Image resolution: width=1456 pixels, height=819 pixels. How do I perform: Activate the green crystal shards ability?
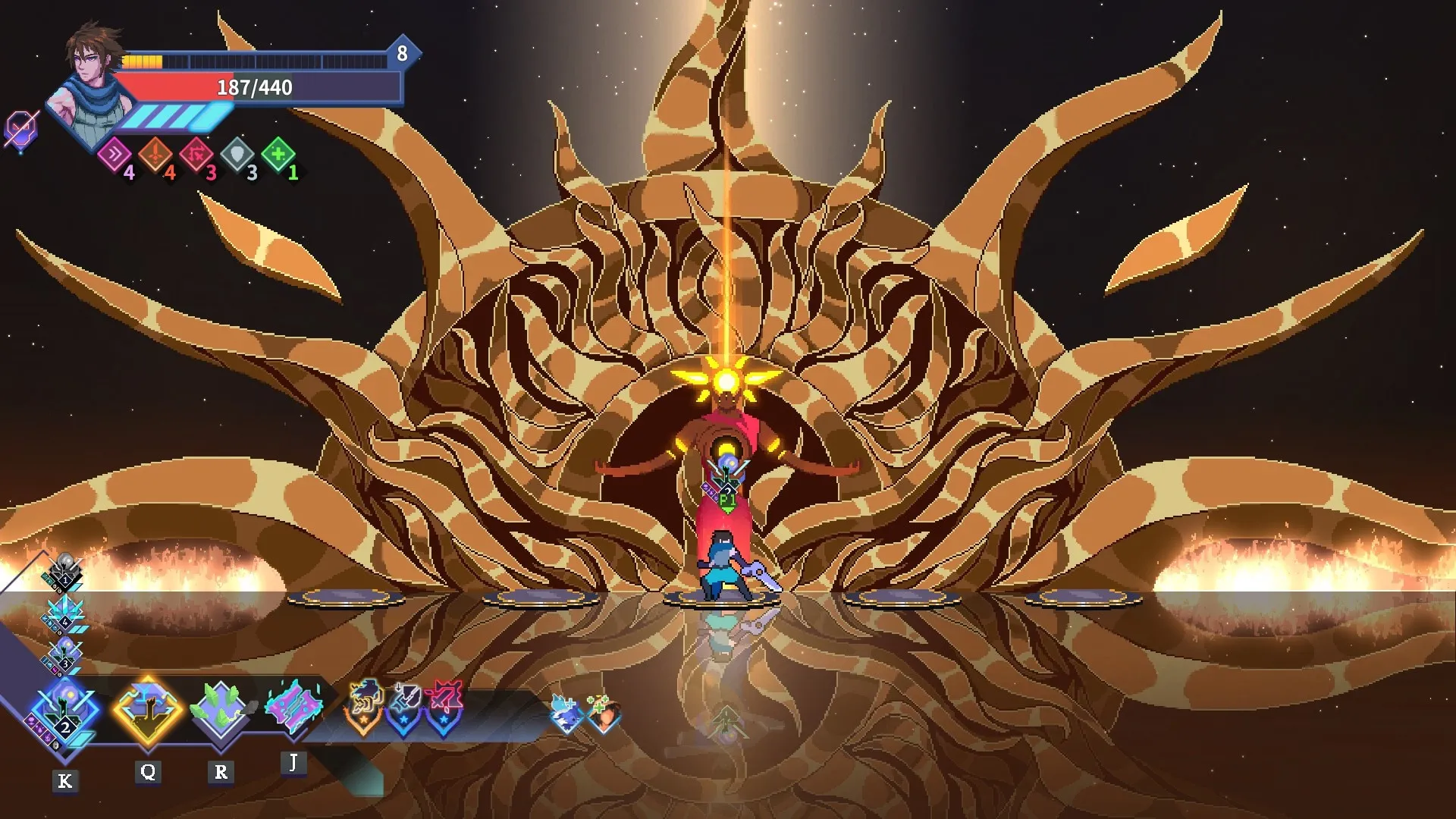[220, 711]
